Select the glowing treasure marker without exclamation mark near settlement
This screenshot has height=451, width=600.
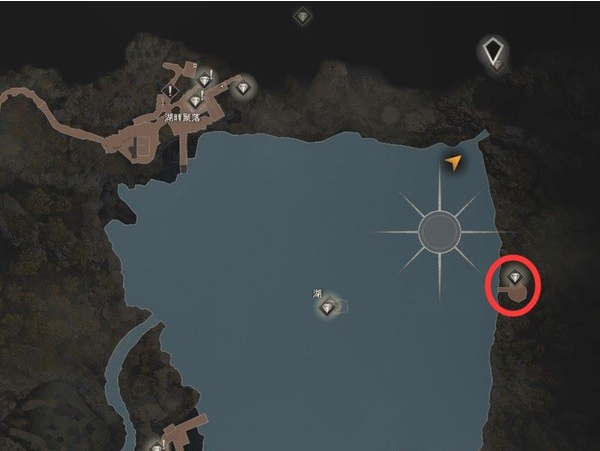pos(245,89)
